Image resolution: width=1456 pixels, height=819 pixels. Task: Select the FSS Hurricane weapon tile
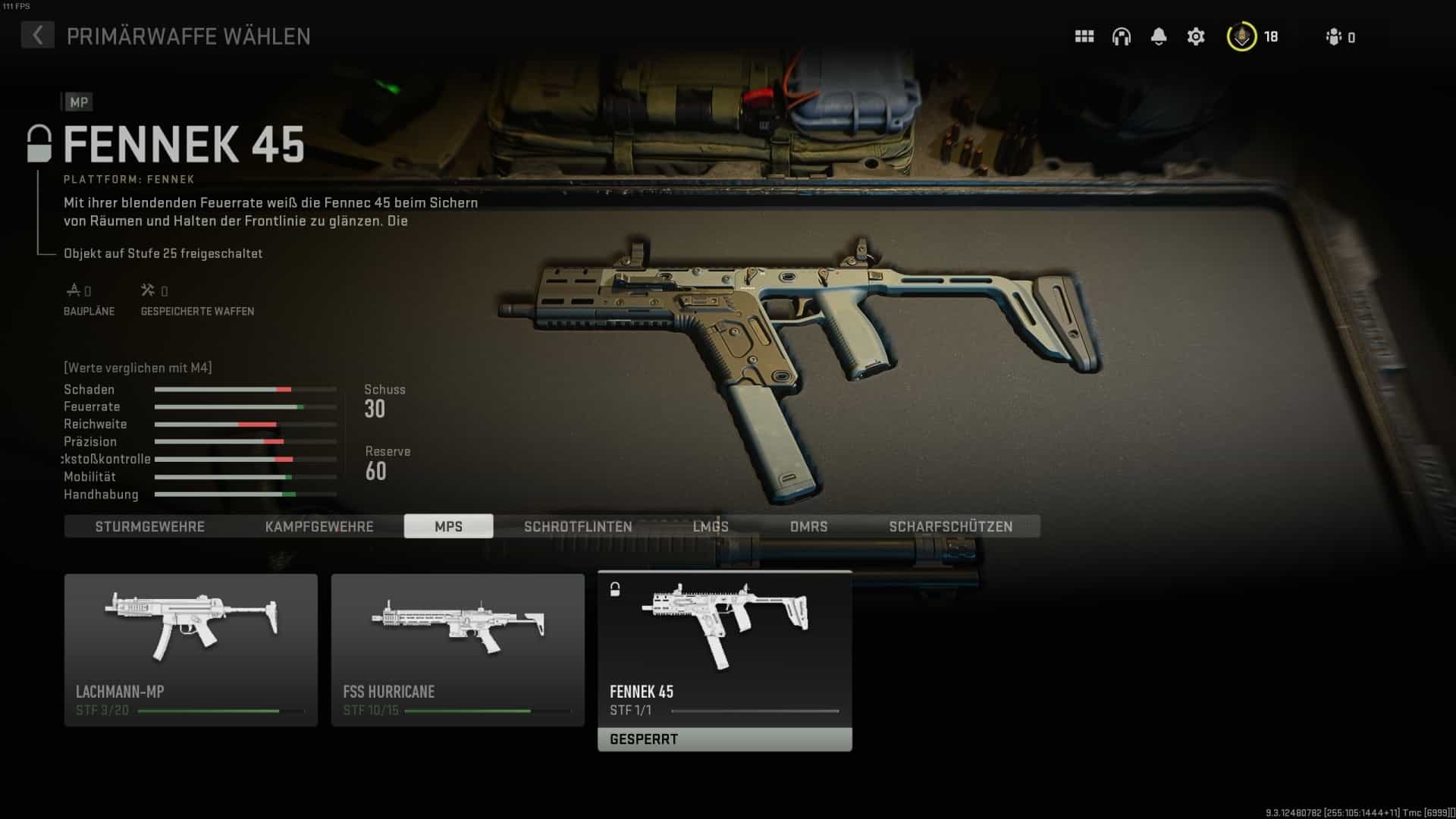[x=458, y=650]
